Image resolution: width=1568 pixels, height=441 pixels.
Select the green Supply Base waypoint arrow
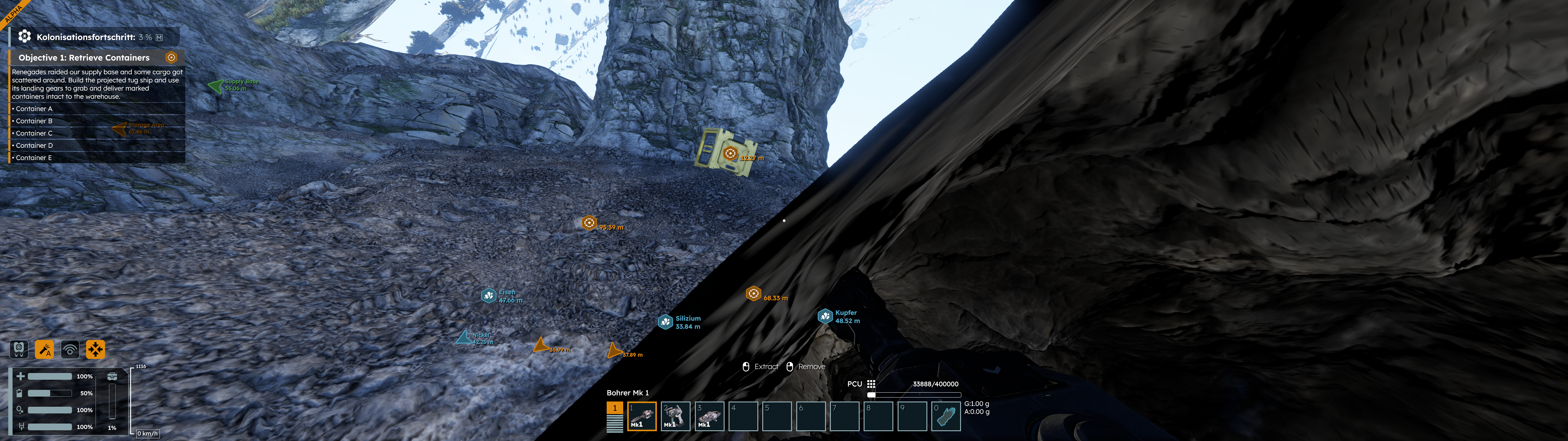pos(216,85)
